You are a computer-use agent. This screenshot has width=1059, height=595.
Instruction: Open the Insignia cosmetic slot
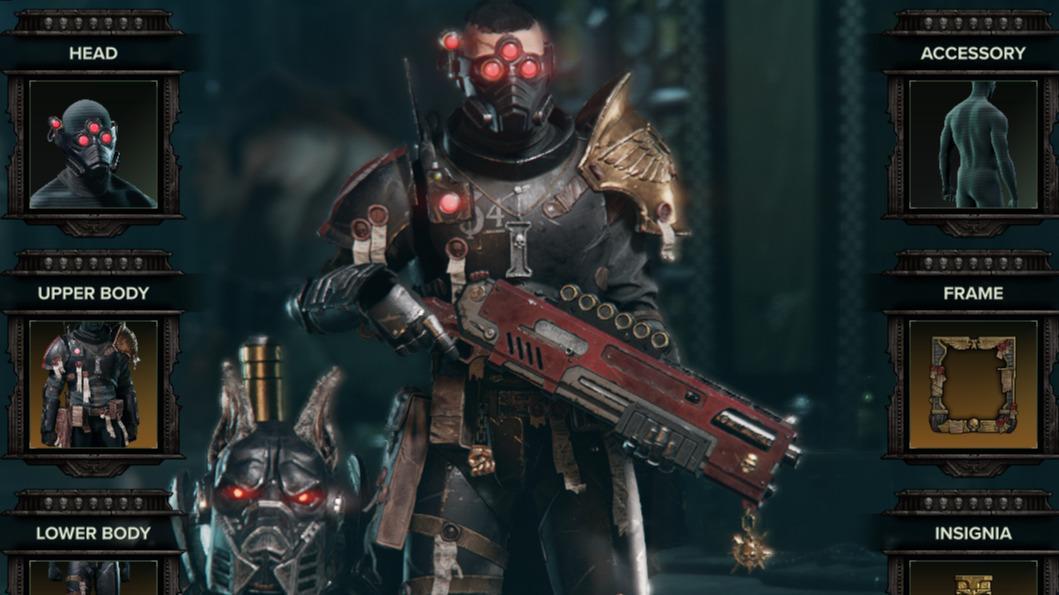pyautogui.click(x=973, y=577)
